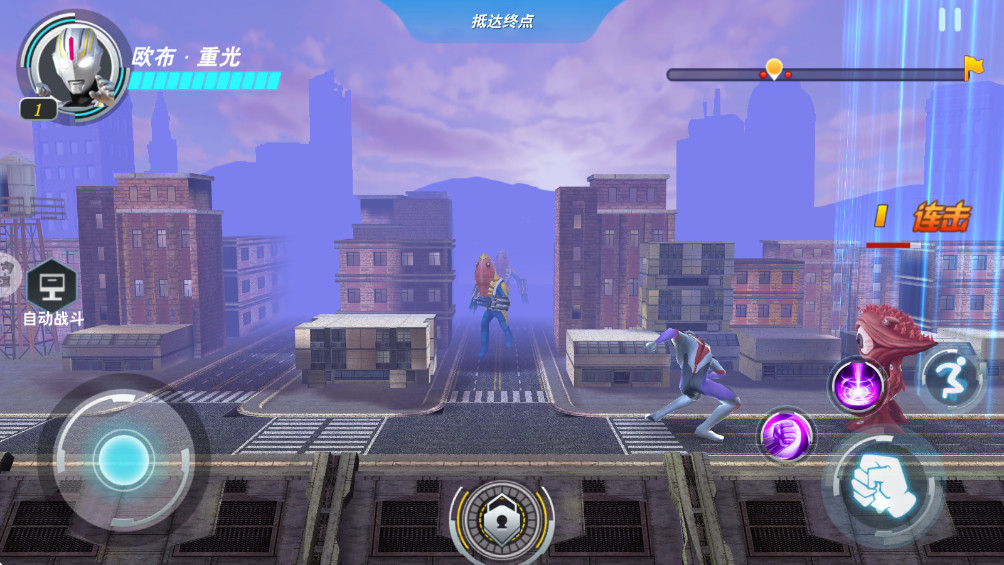Toggle the 自动战斗 auto-battle button
The width and height of the screenshot is (1004, 565).
click(52, 289)
